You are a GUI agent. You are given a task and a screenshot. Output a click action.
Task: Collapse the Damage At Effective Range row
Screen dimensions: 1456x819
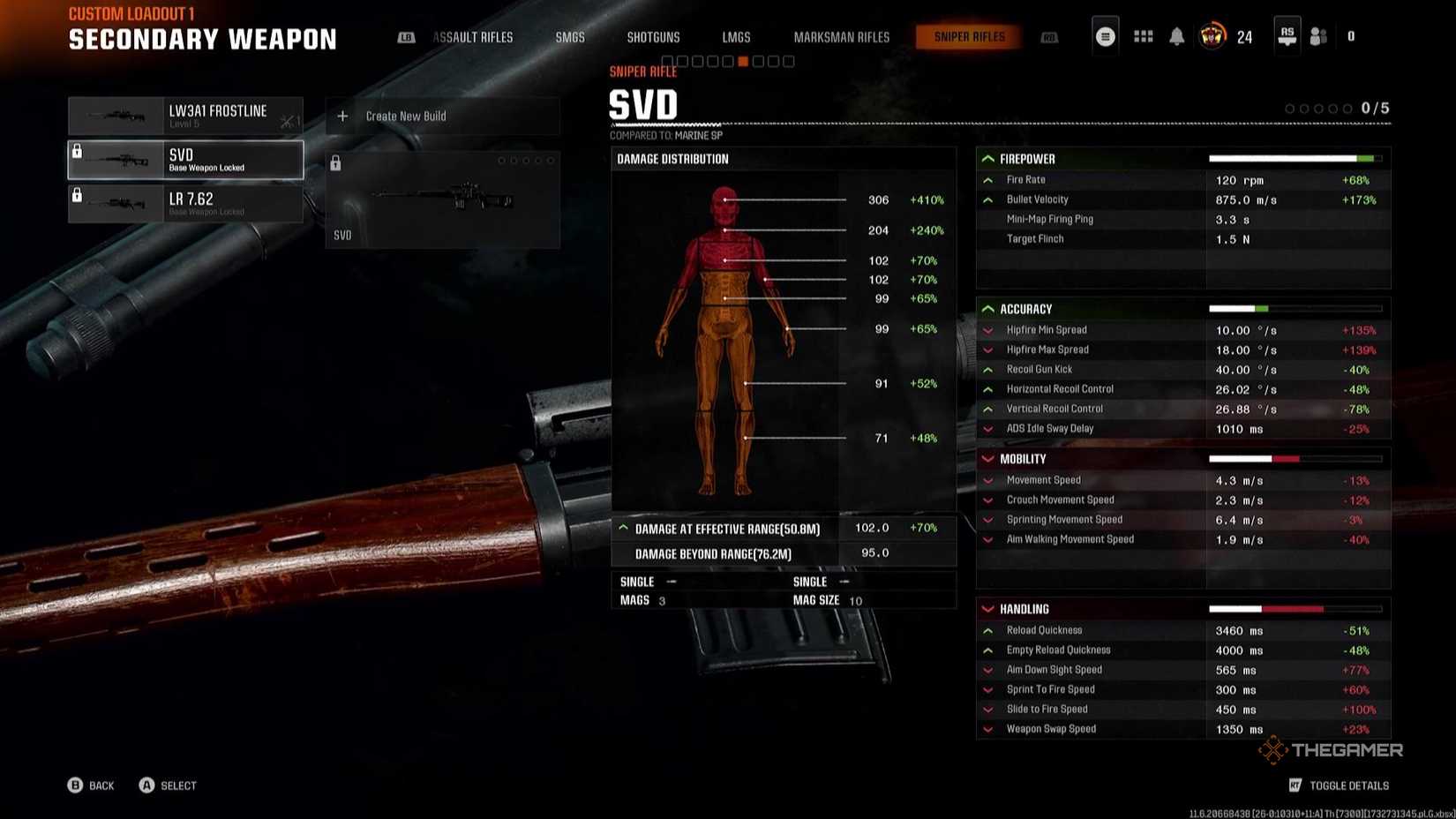[x=625, y=528]
